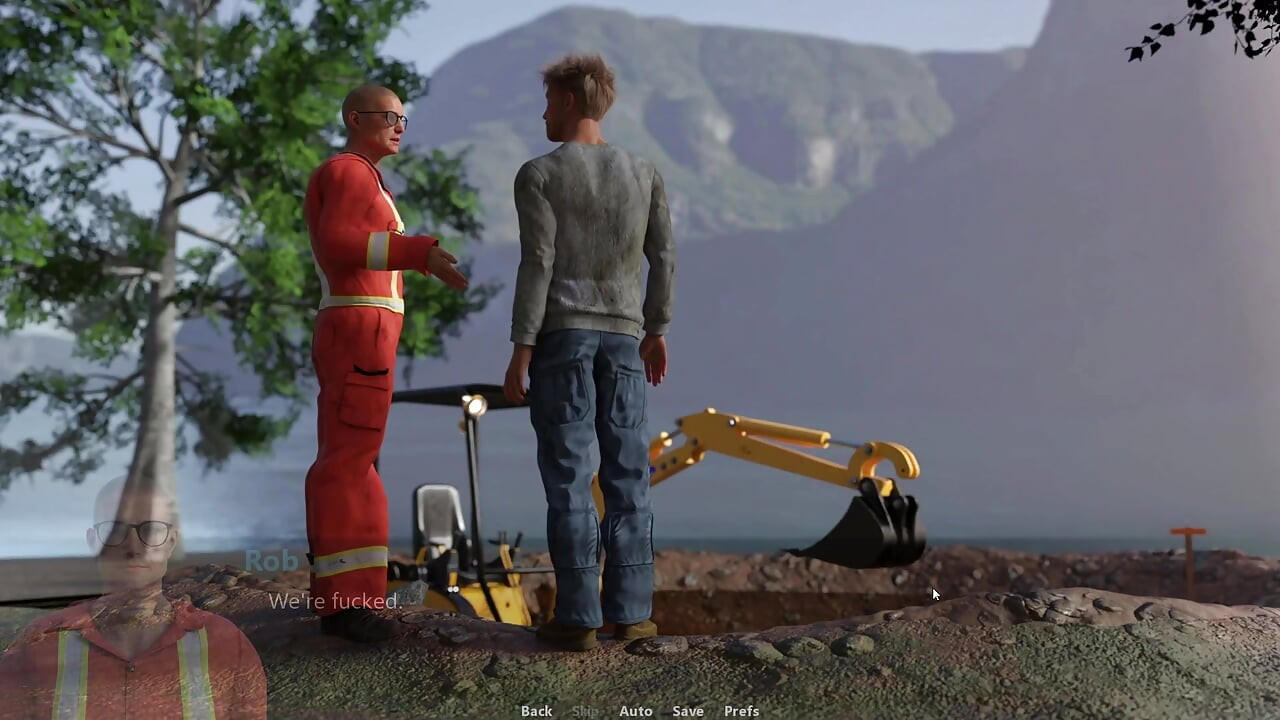The image size is (1280, 720).
Task: Click Back to rewind the dialogue
Action: tap(536, 710)
